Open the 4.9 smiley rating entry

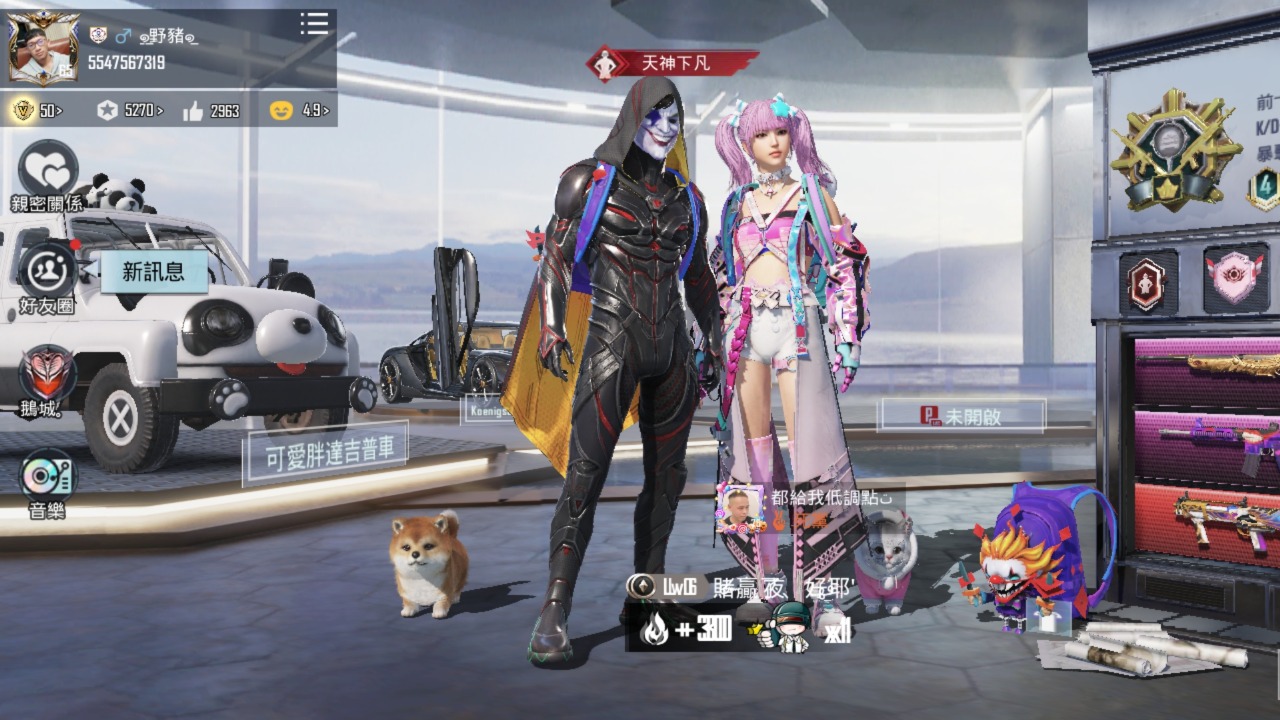click(299, 110)
